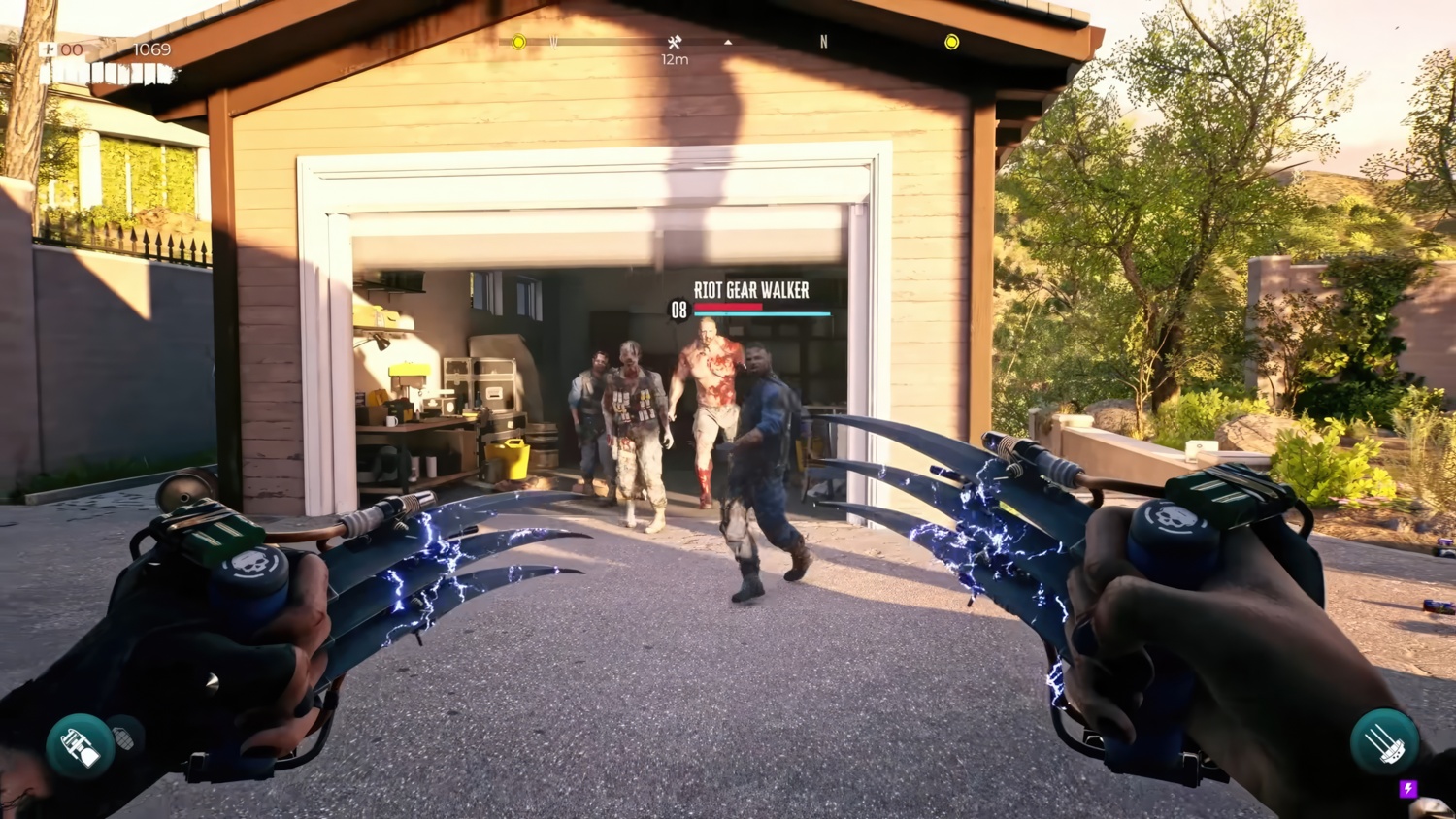Image resolution: width=1456 pixels, height=819 pixels.
Task: Click the small arrow beside the compass hammer icon
Action: coord(727,43)
